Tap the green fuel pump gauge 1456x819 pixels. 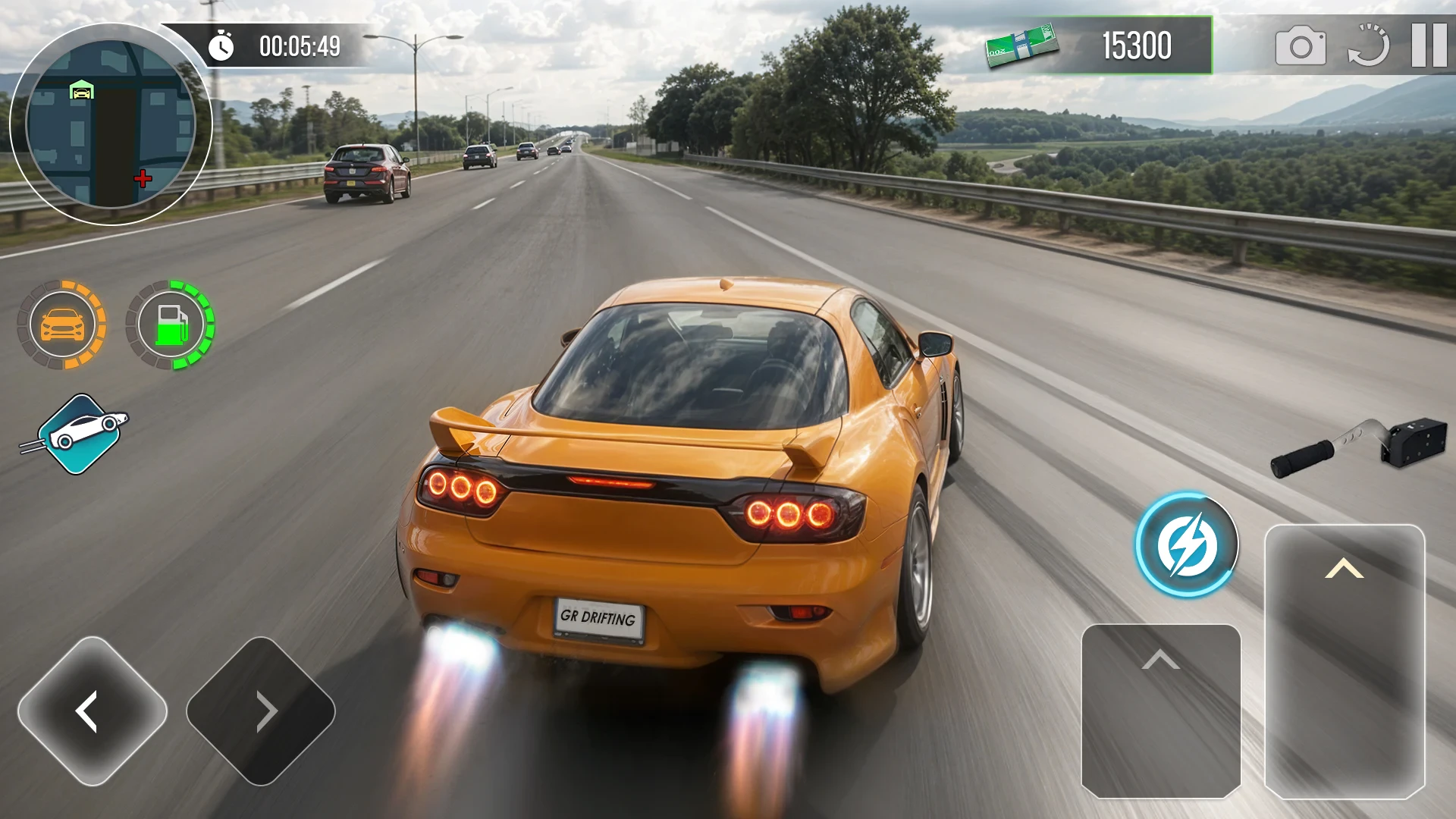171,325
